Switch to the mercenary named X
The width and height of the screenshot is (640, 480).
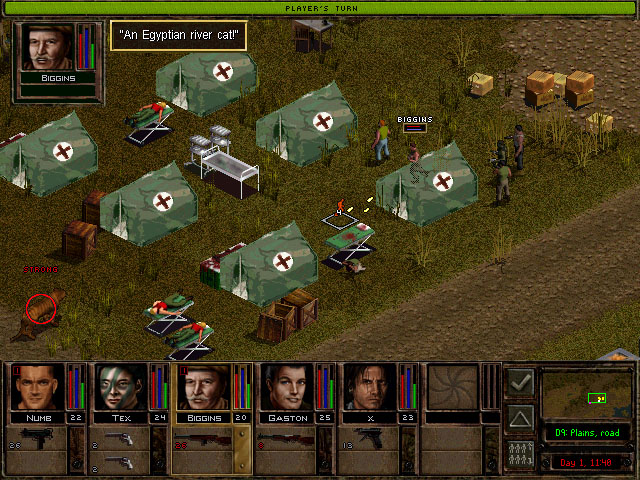[x=370, y=387]
